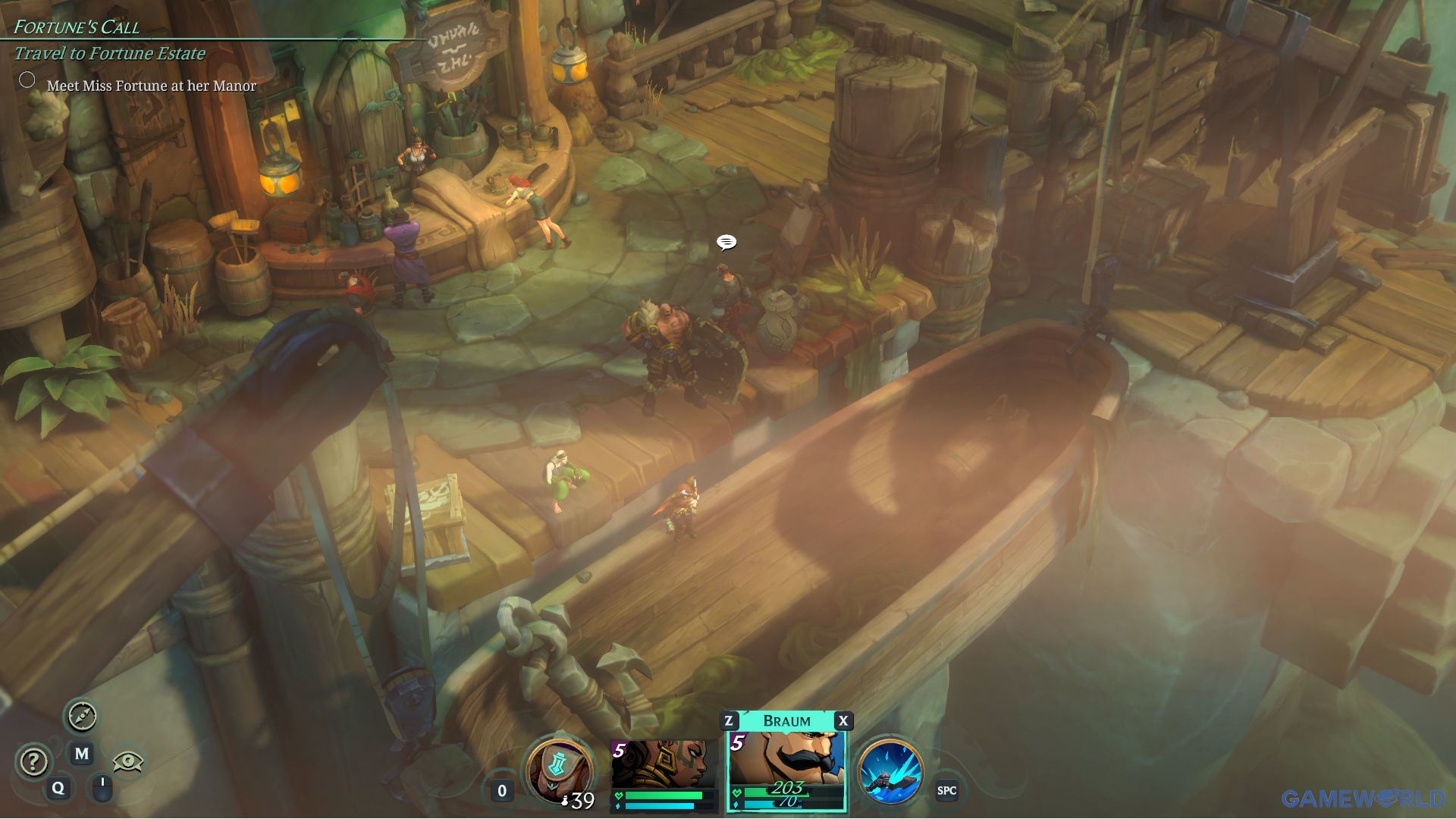
Task: Click the Fortune's Call quest title
Action: tap(77, 27)
